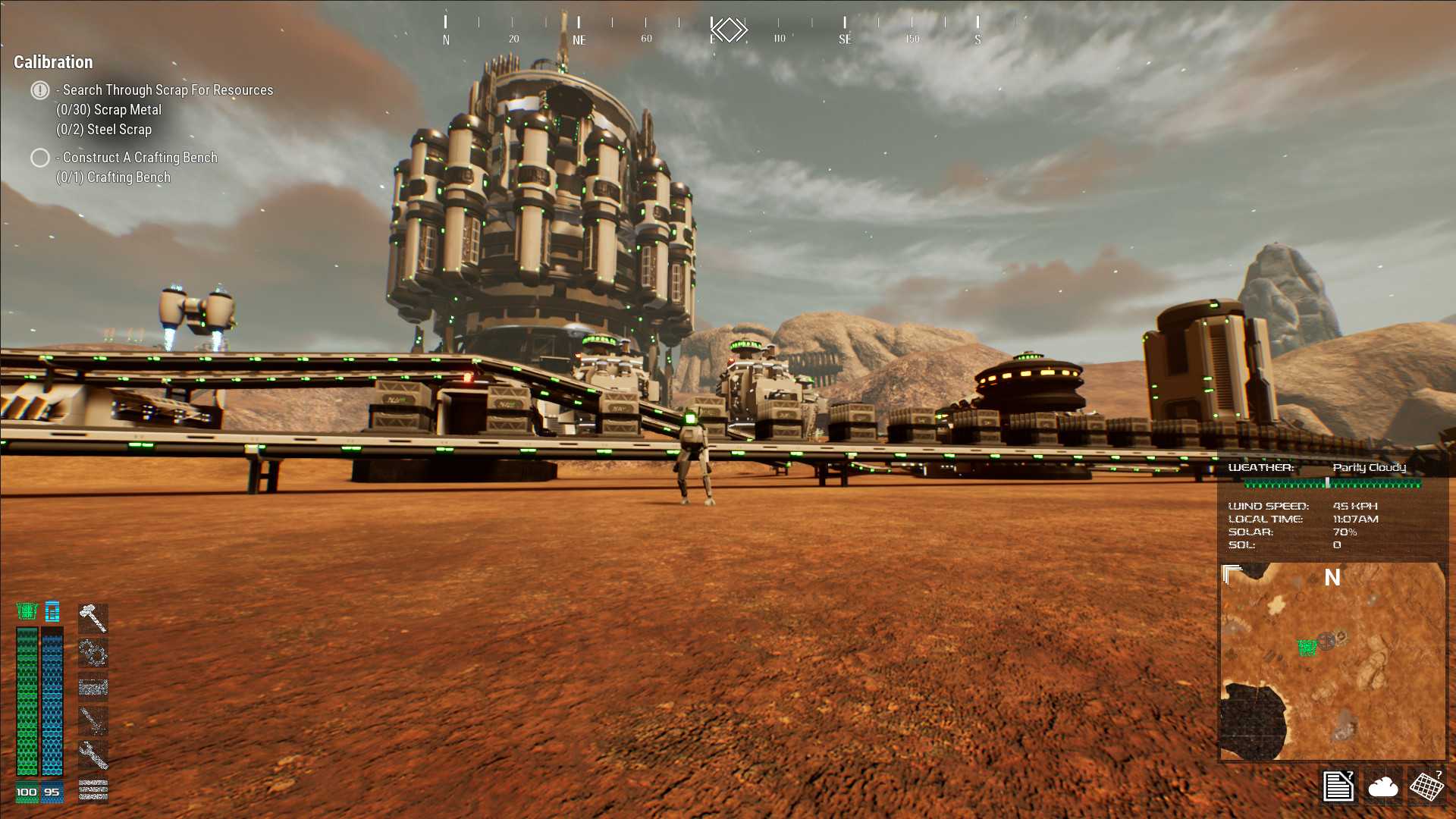Select the hammer tool slot
Screen dimensions: 1456x819
93,618
